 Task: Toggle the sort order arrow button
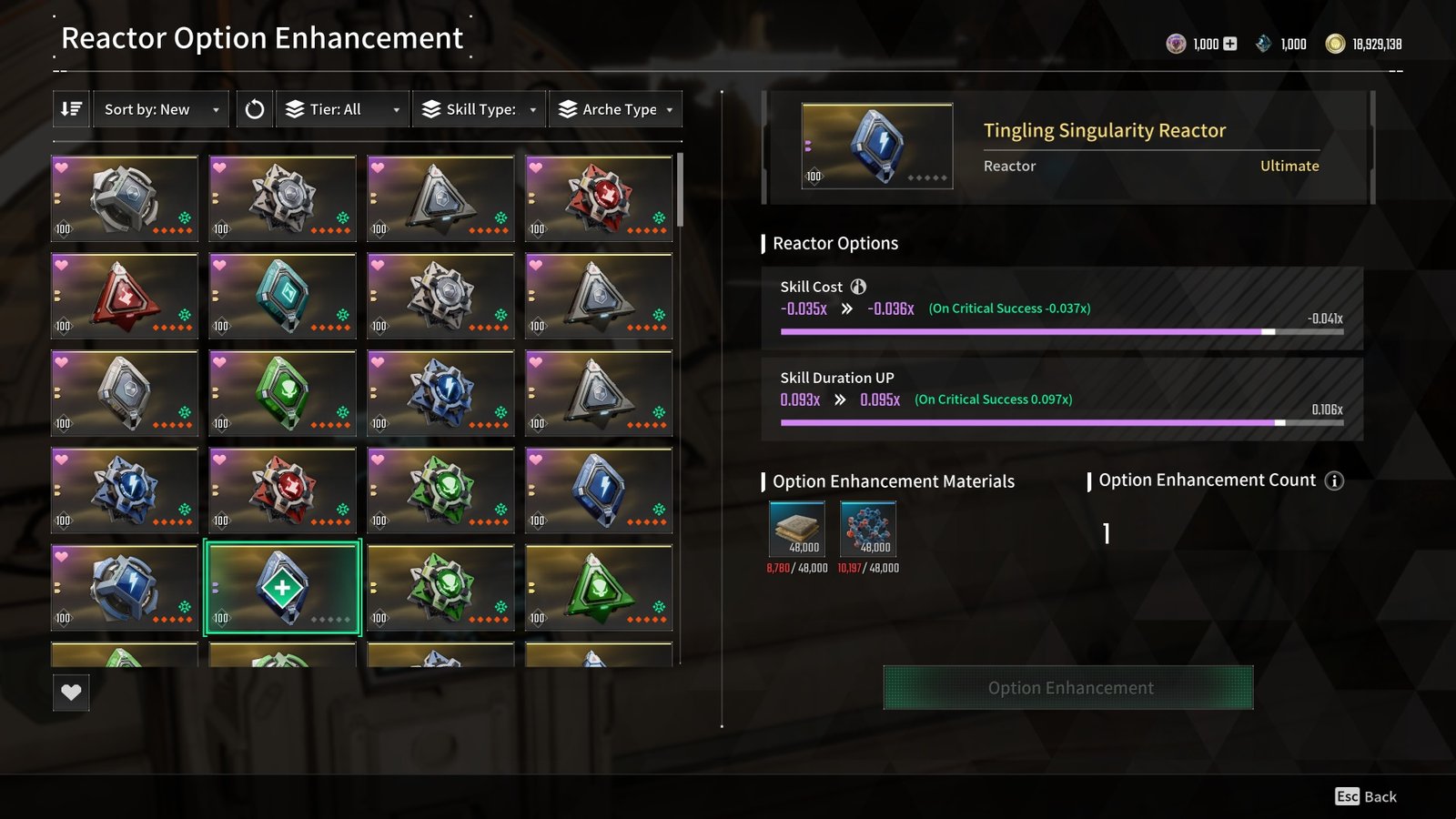pyautogui.click(x=71, y=109)
